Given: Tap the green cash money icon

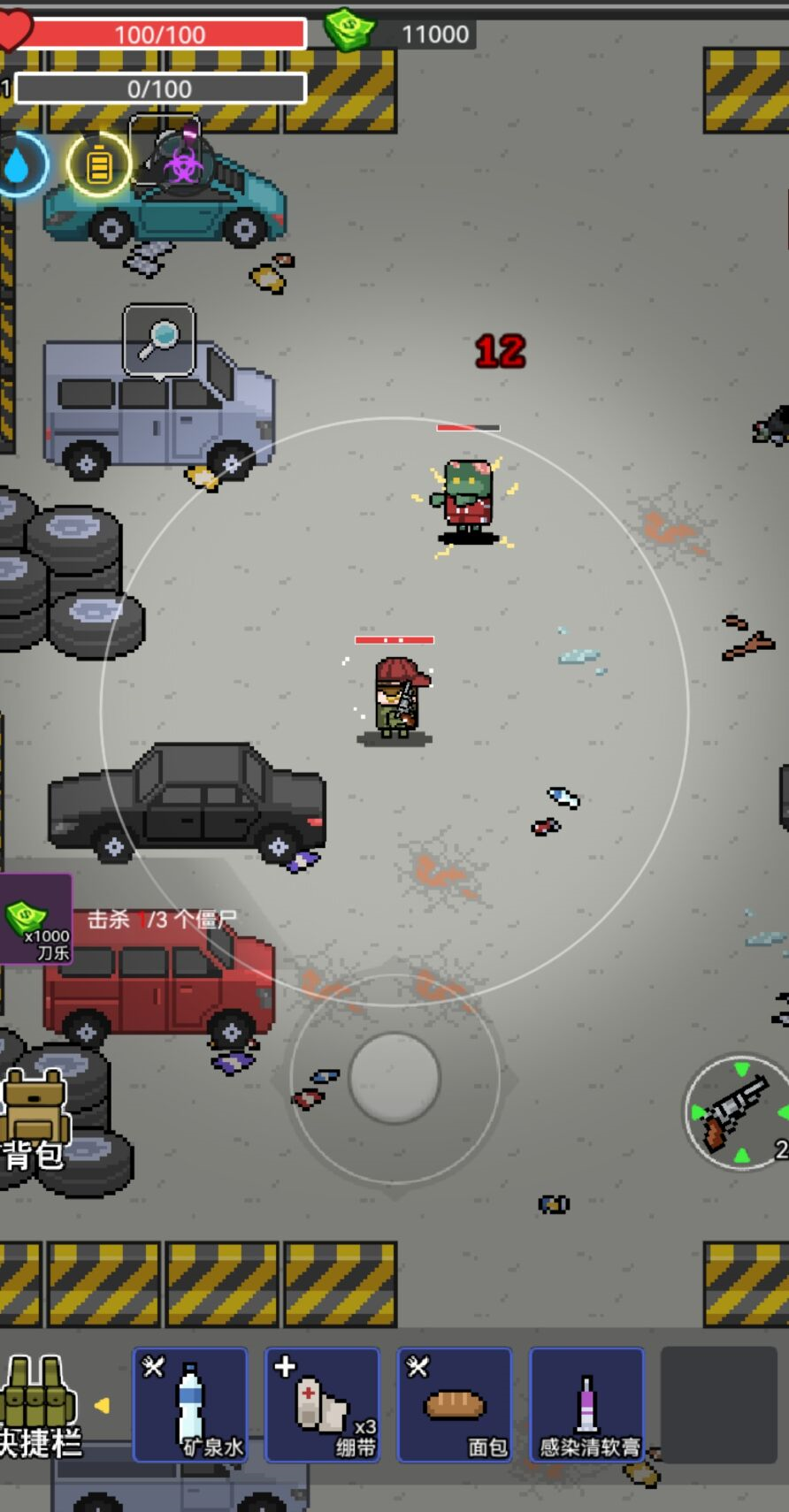Looking at the screenshot, I should (x=349, y=30).
